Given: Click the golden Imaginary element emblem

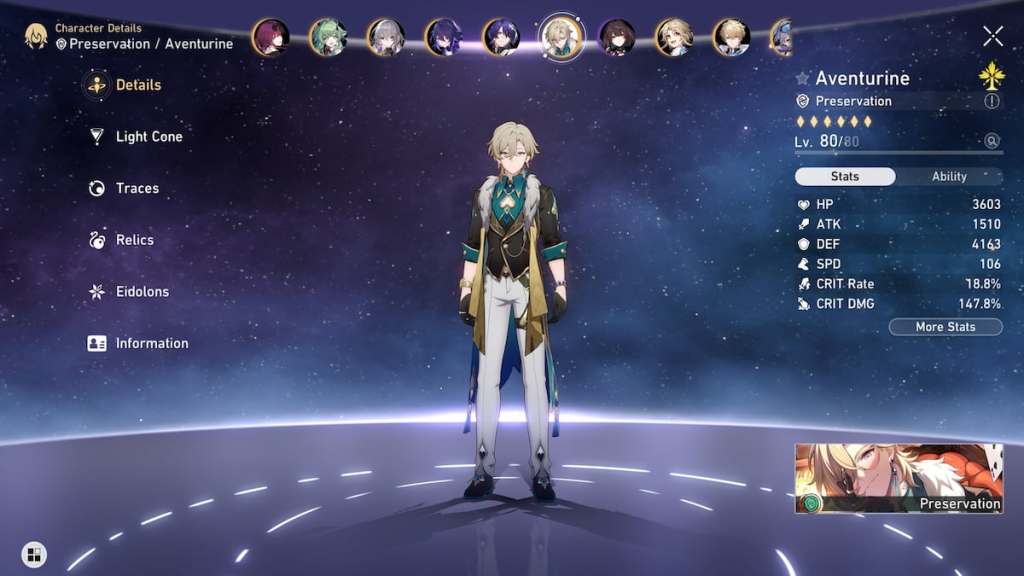Looking at the screenshot, I should click(991, 76).
